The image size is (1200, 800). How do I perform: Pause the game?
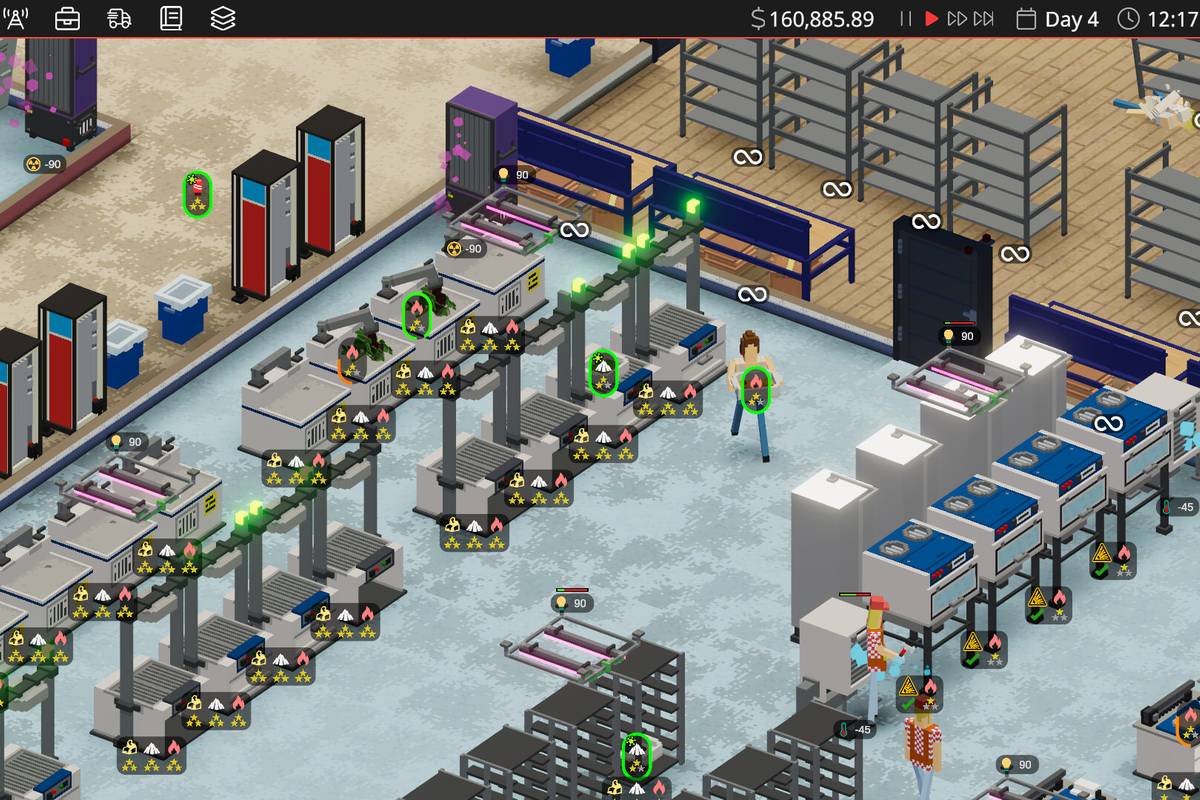point(906,19)
